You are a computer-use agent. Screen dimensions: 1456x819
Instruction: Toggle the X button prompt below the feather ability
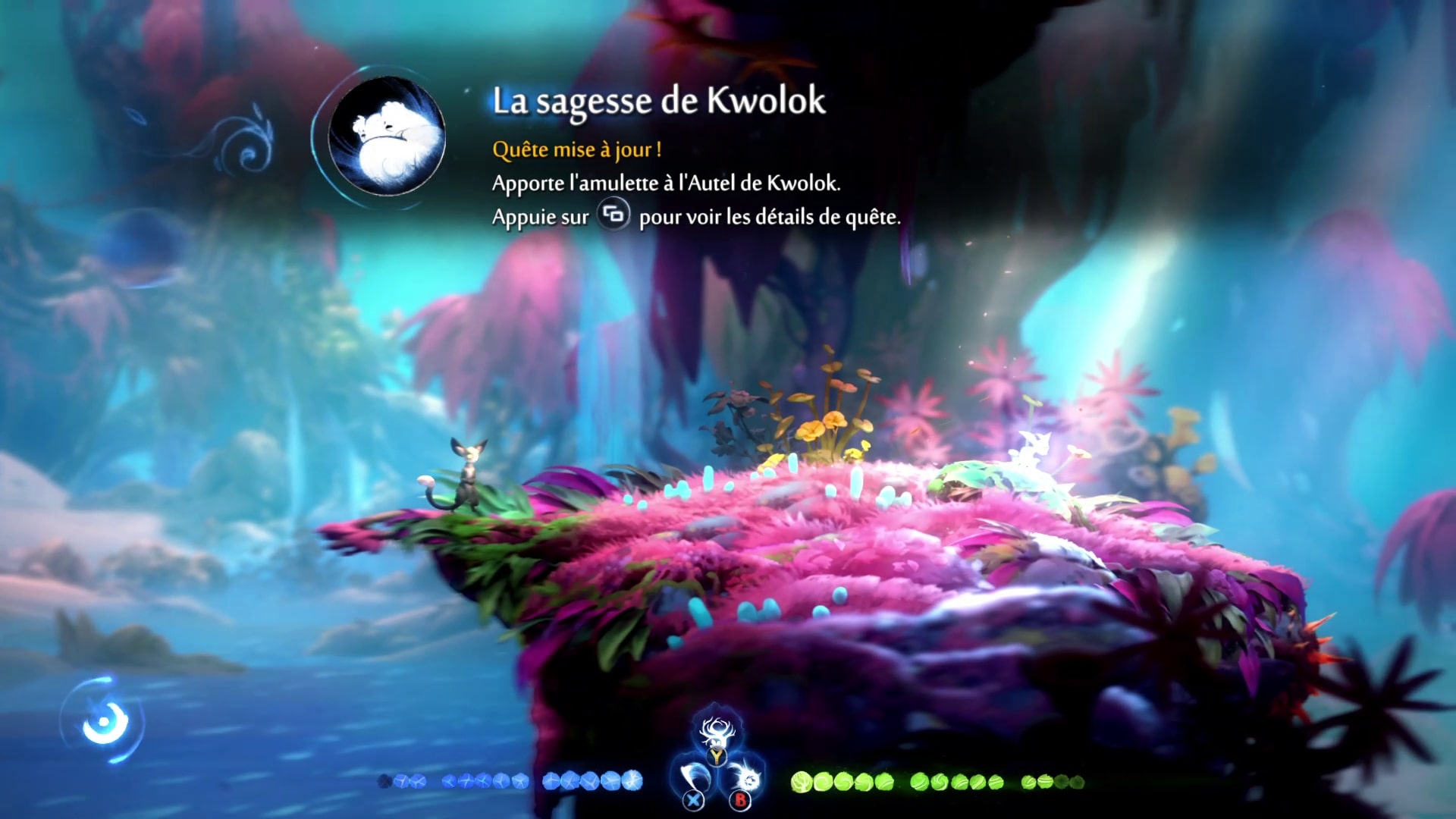tap(693, 800)
